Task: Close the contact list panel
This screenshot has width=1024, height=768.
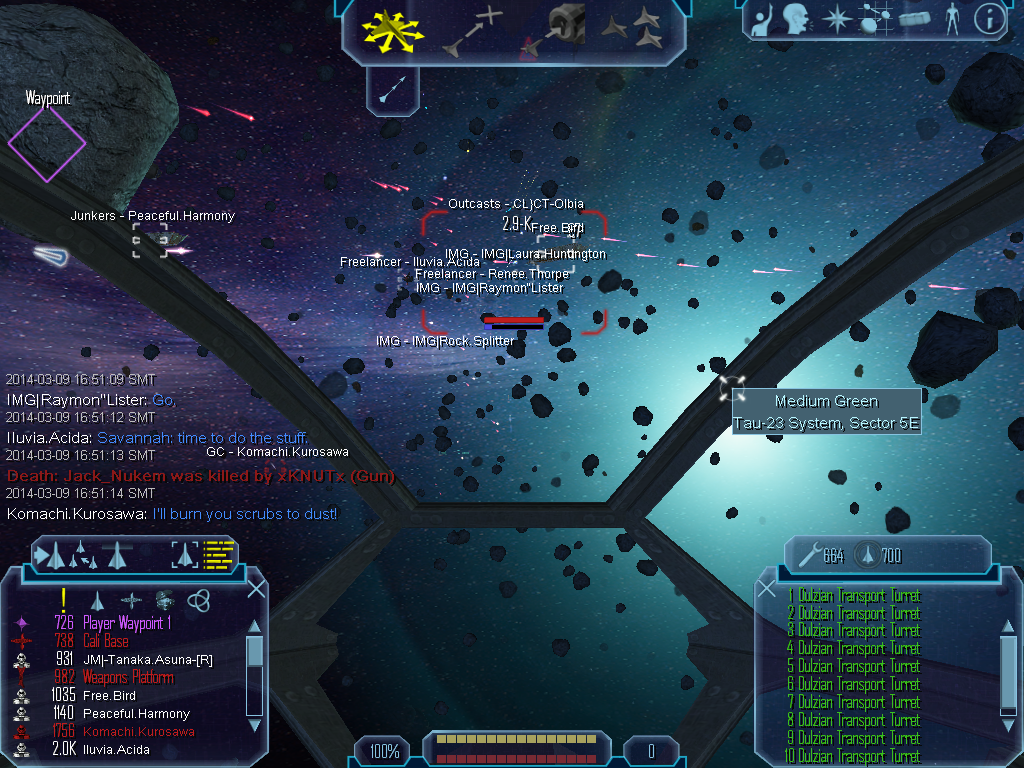Action: click(x=256, y=589)
